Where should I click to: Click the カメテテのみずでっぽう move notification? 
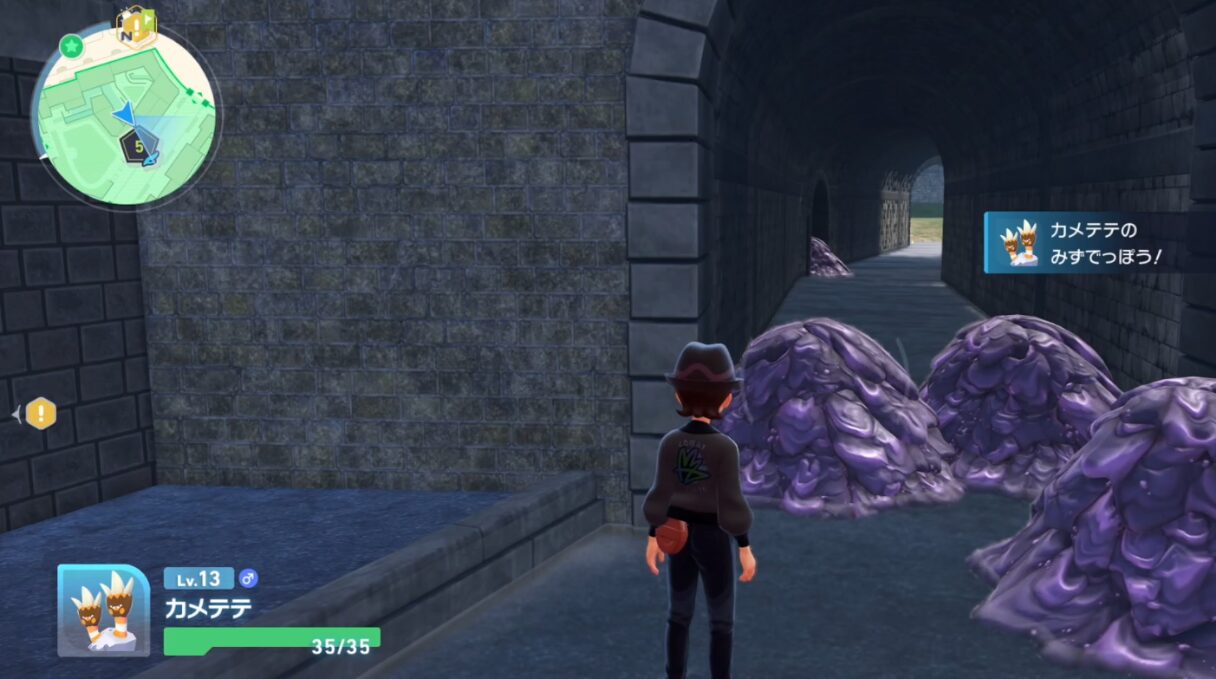click(1085, 243)
